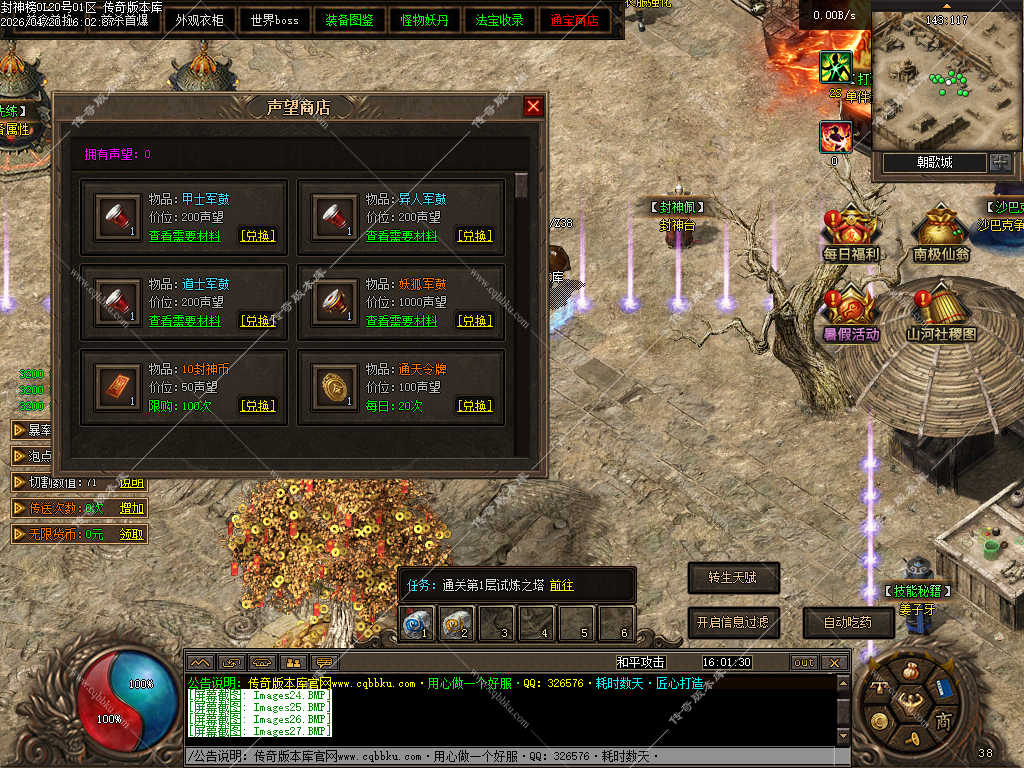Exchange reputation for 妖狐军鼓
The image size is (1024, 768).
475,322
